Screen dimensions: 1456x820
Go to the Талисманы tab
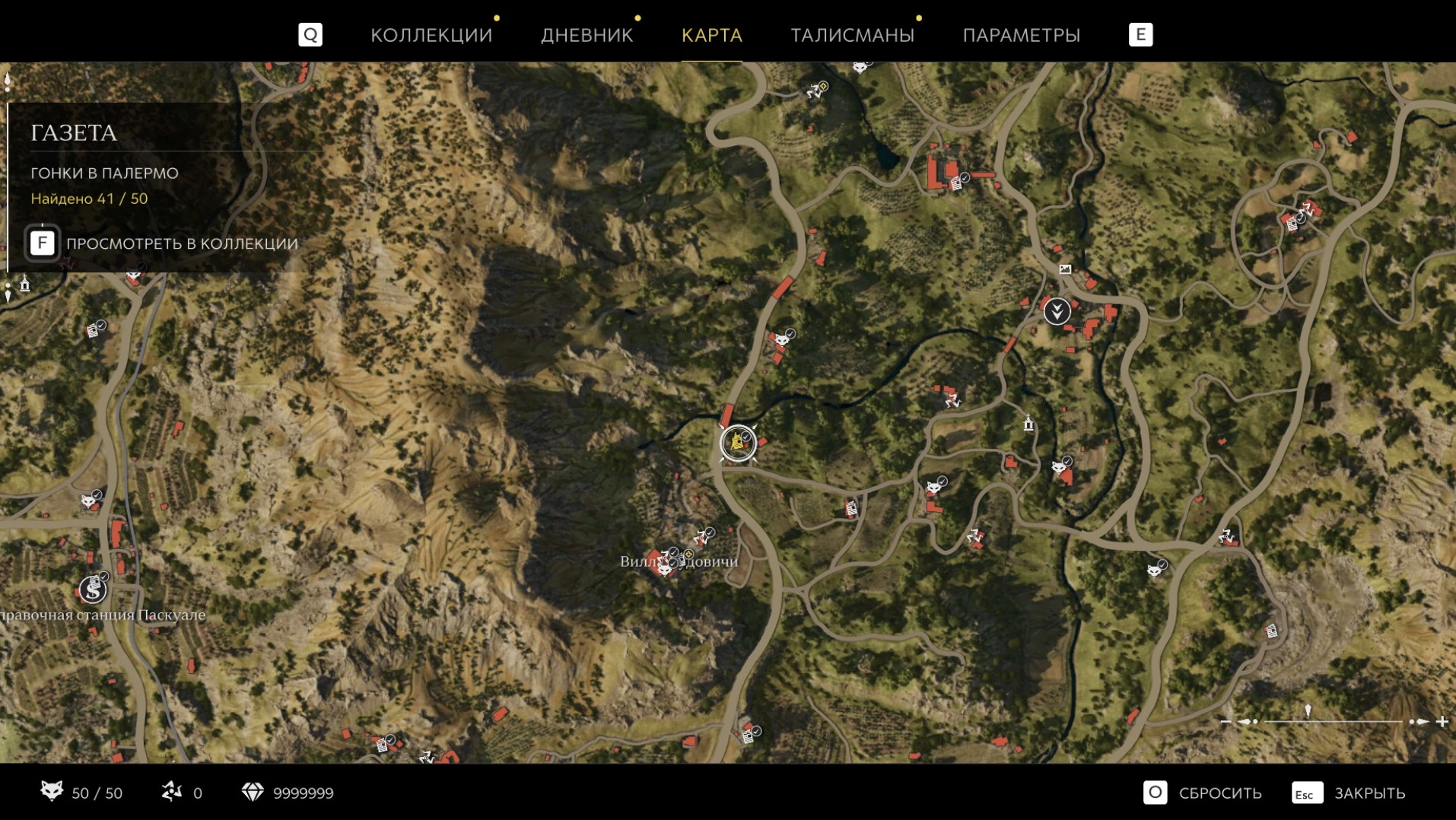coord(852,35)
